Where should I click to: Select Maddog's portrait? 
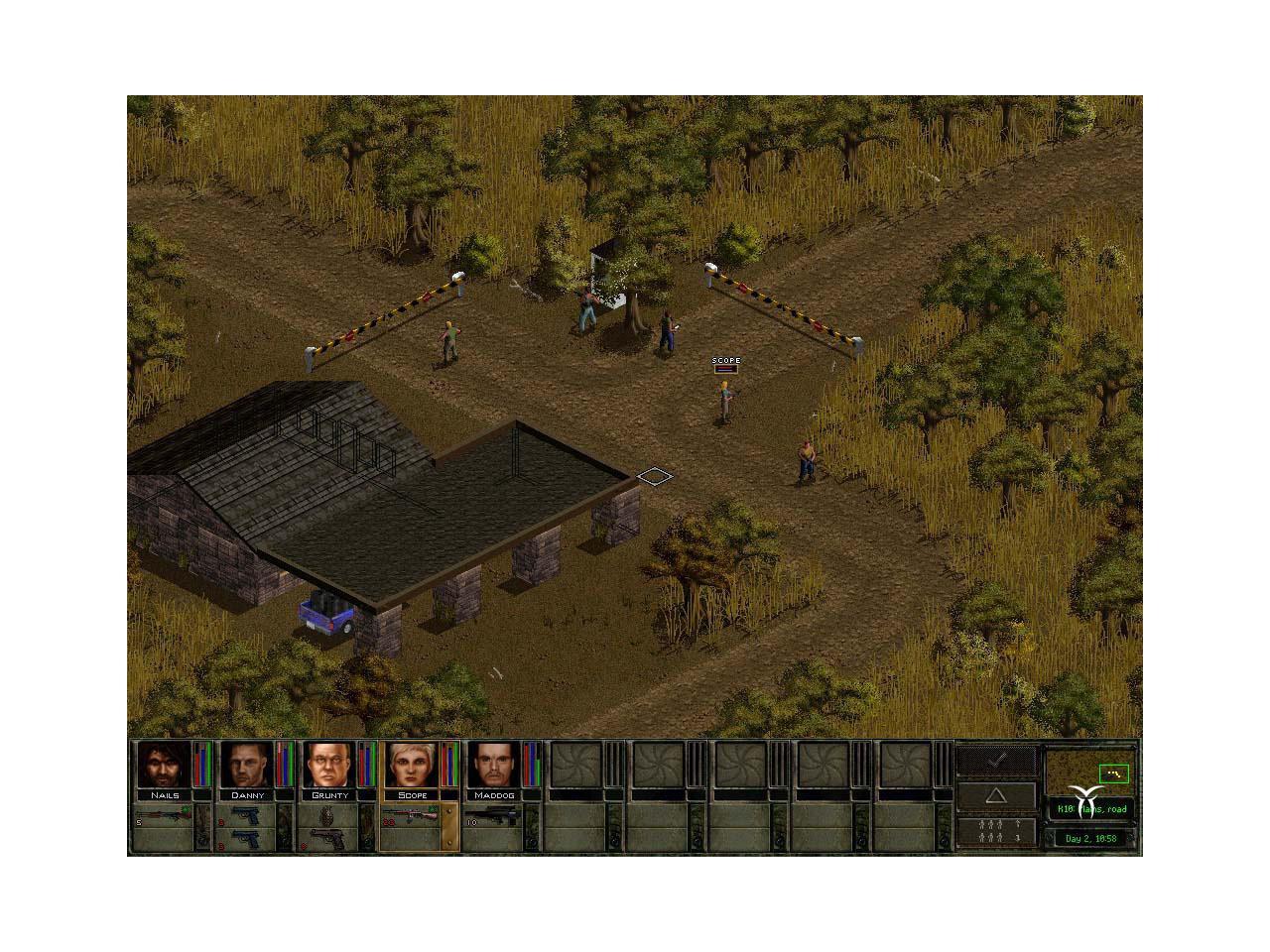[x=494, y=765]
